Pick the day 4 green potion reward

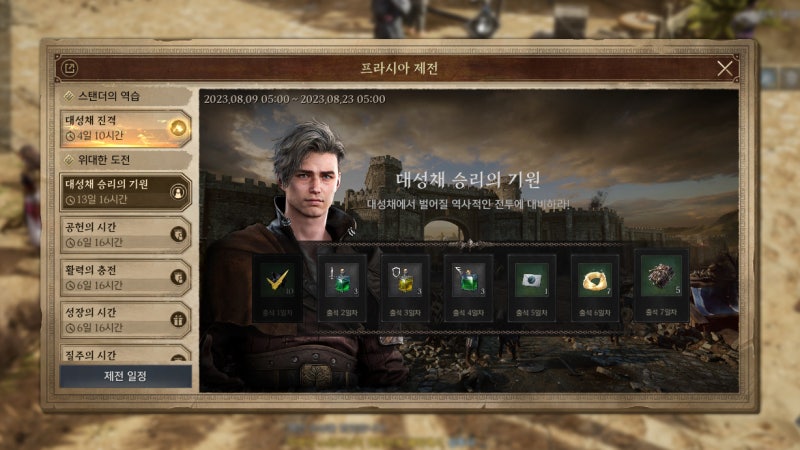click(470, 281)
